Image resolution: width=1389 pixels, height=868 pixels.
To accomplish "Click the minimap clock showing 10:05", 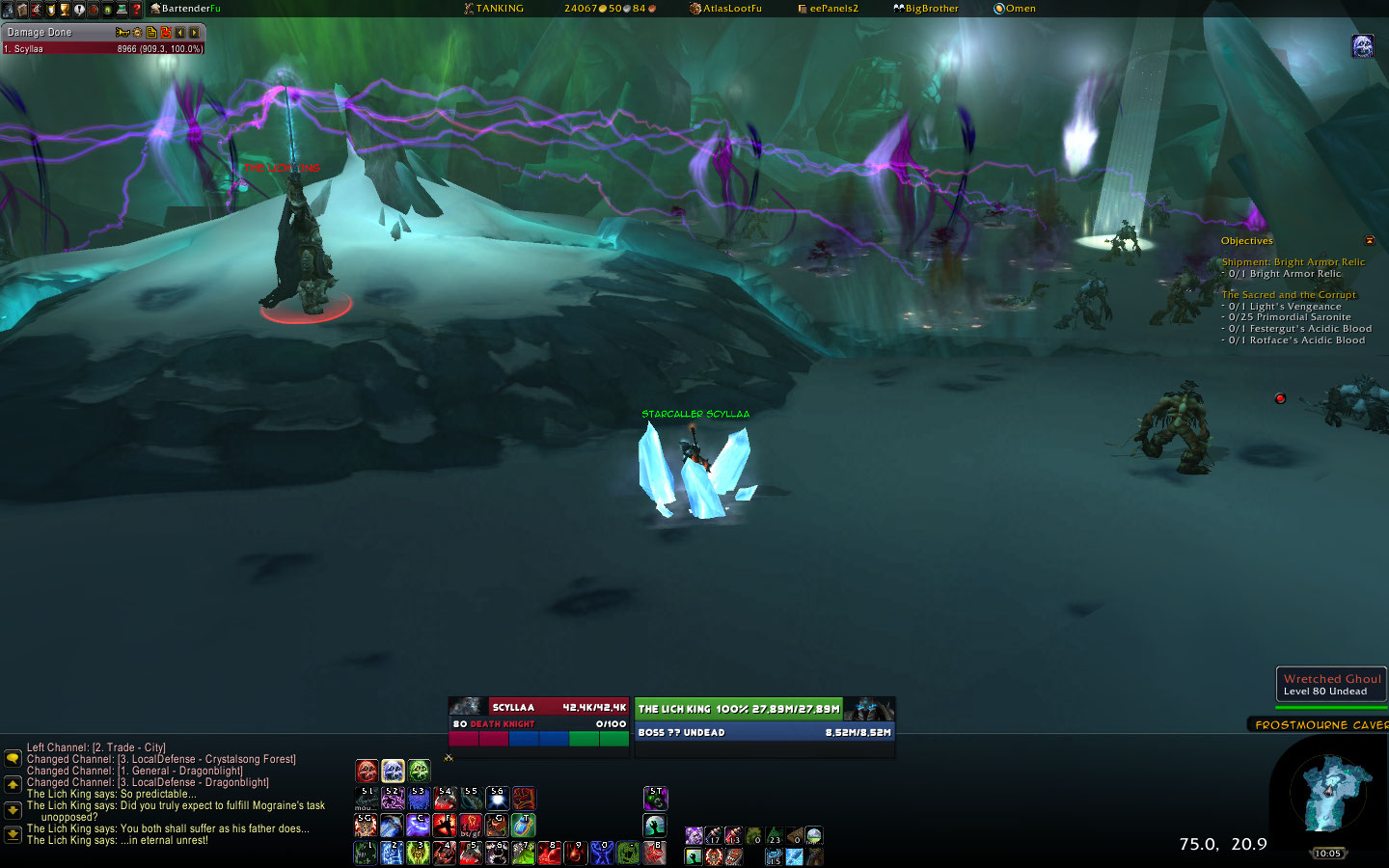I will 1327,854.
